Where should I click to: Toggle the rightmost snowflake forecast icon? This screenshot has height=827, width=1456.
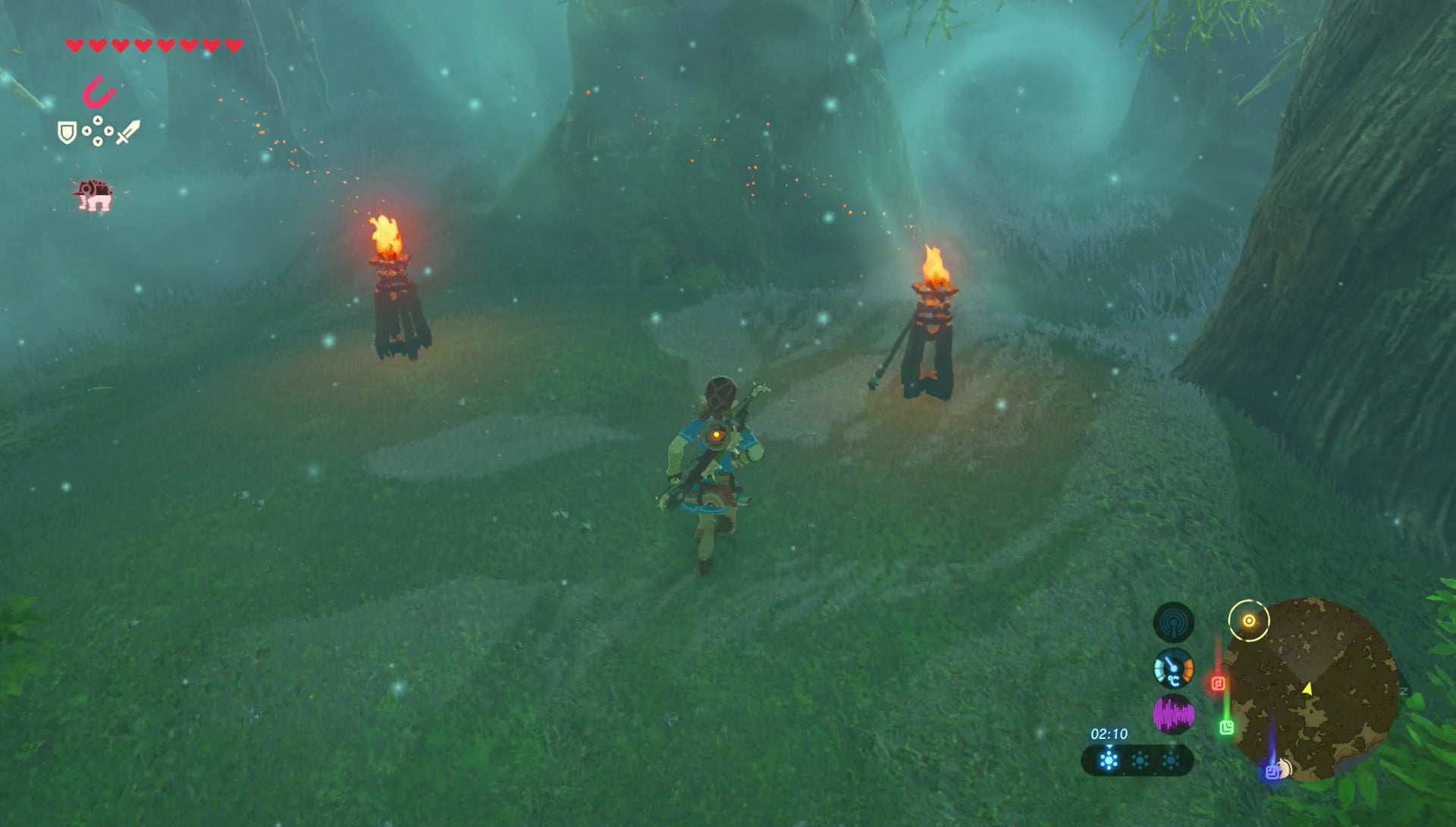pyautogui.click(x=1171, y=761)
